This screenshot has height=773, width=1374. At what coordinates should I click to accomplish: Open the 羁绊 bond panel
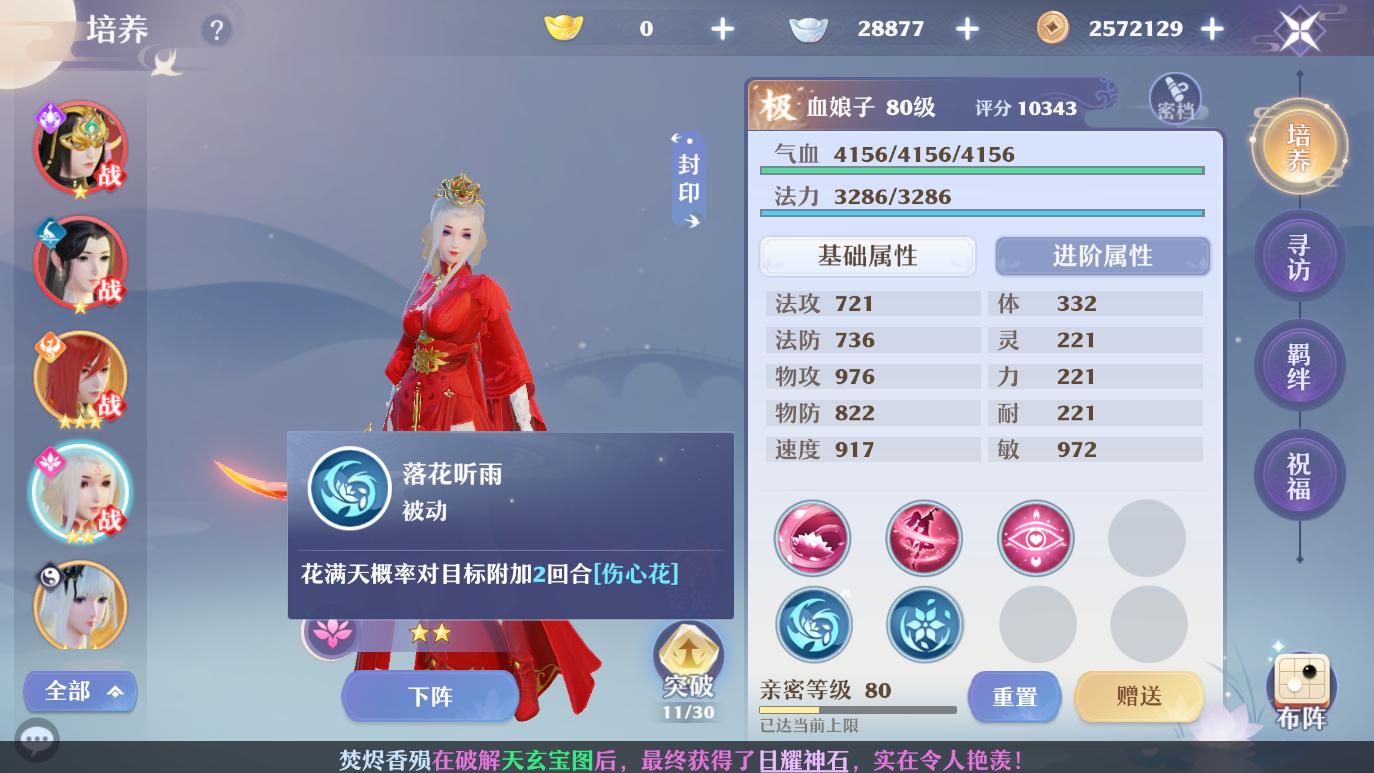(x=1300, y=365)
